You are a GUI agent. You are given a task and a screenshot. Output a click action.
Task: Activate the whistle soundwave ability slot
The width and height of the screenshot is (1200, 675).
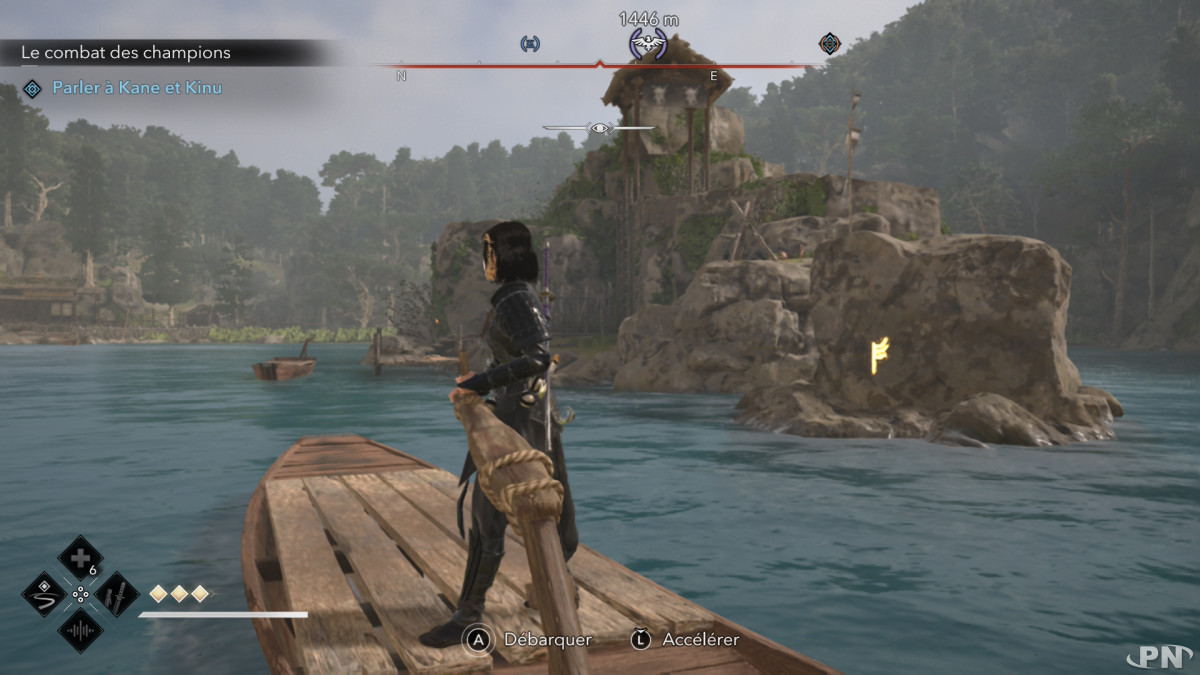pos(80,630)
